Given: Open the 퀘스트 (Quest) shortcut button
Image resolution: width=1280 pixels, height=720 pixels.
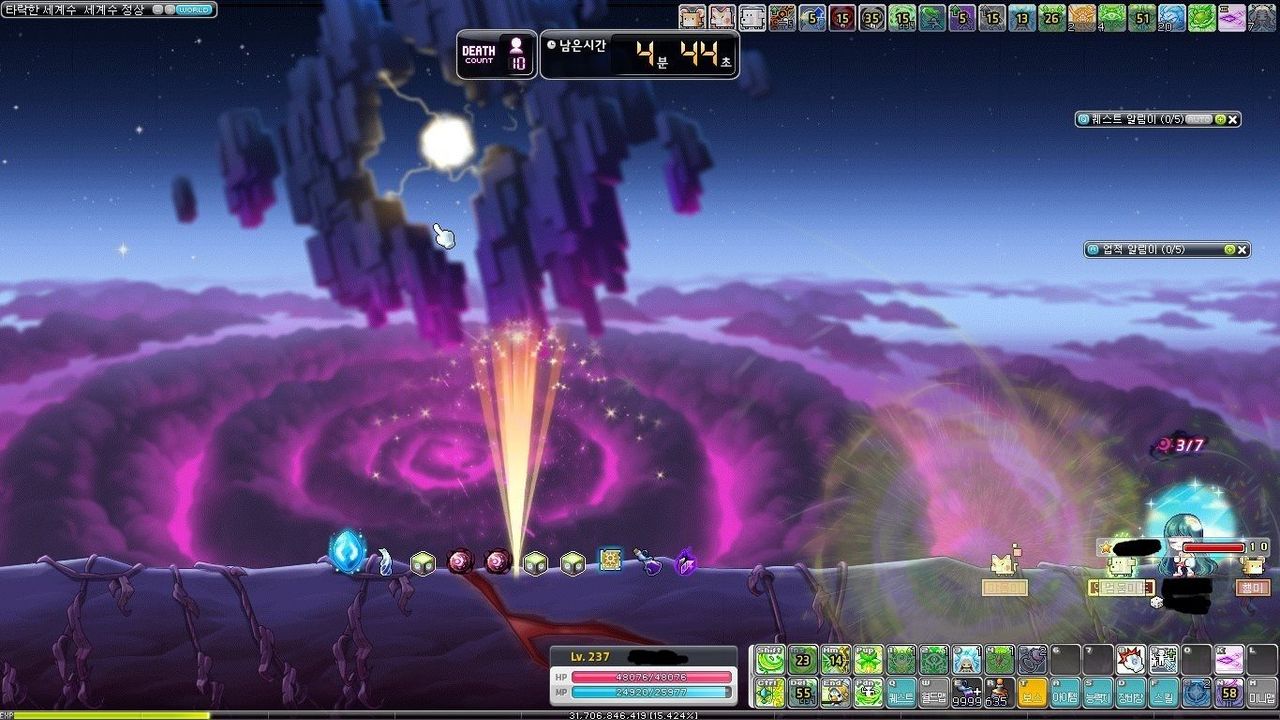Looking at the screenshot, I should [x=901, y=693].
